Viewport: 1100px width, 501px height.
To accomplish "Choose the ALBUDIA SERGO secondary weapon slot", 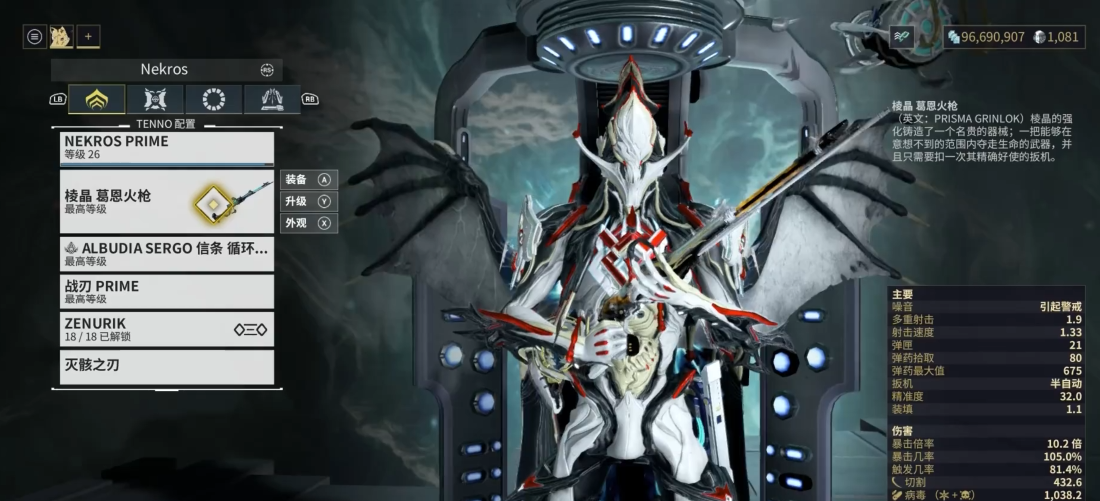I will (x=166, y=254).
